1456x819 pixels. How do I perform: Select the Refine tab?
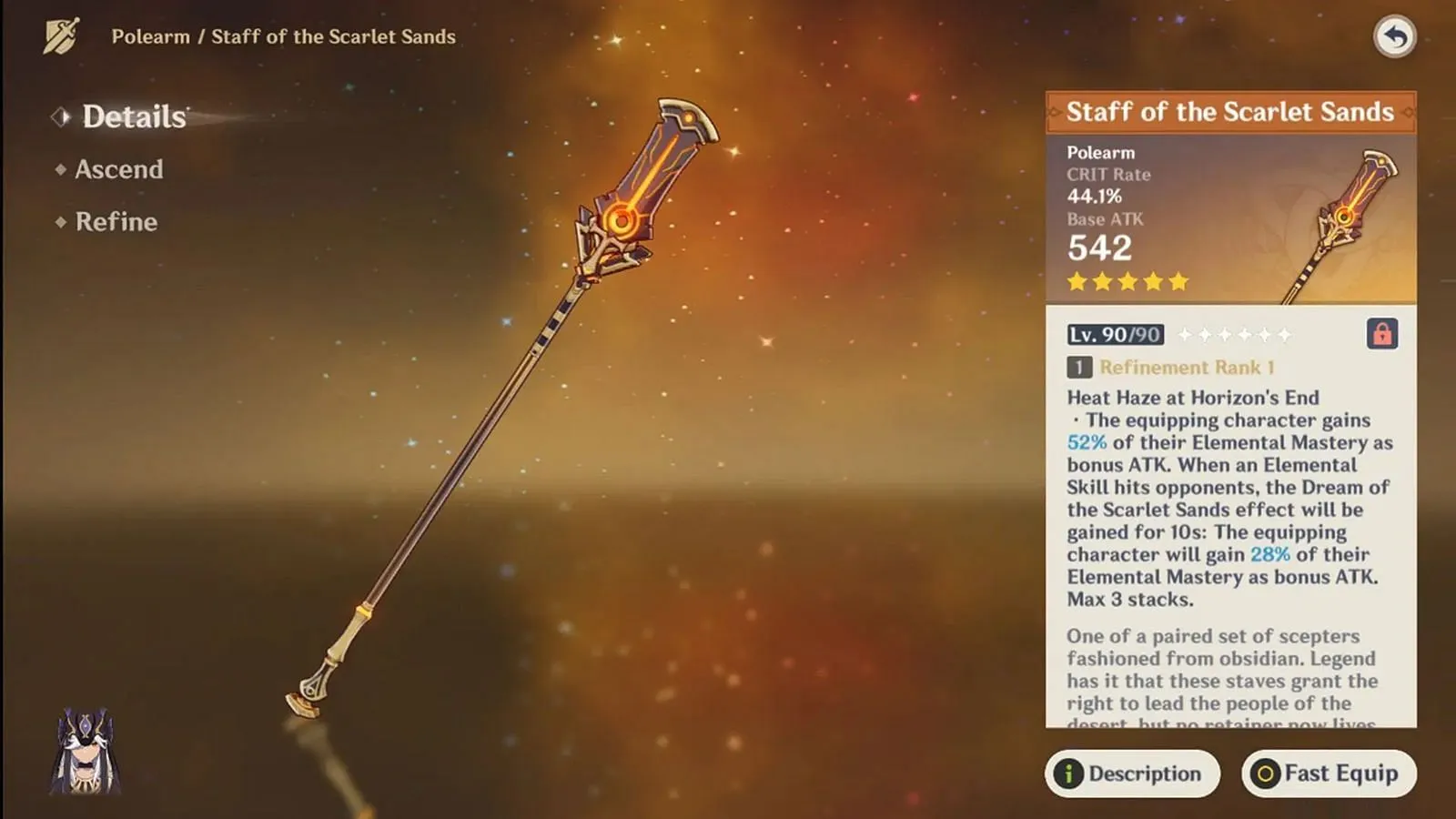tap(116, 222)
